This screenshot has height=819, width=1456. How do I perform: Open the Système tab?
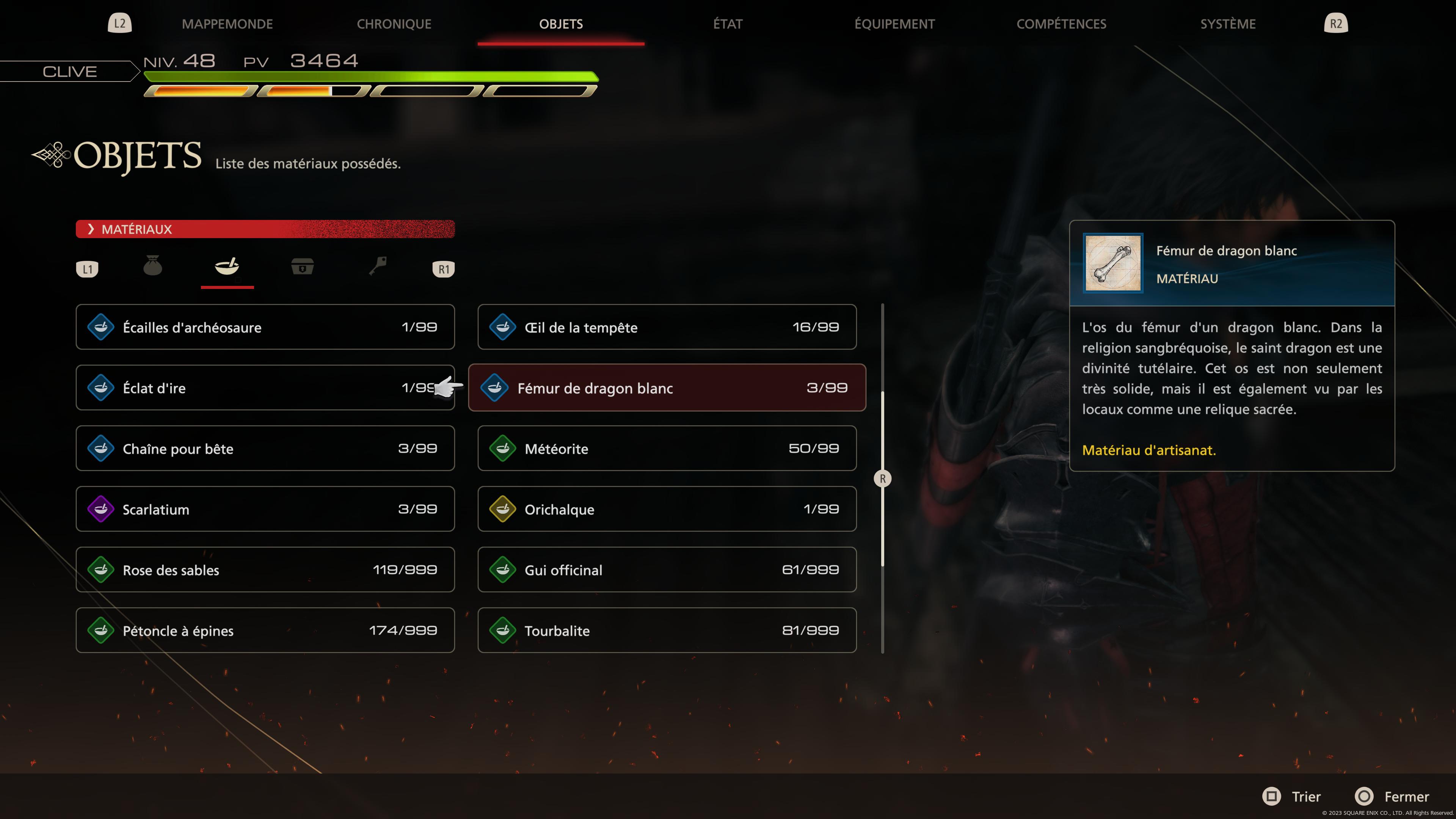coord(1228,24)
